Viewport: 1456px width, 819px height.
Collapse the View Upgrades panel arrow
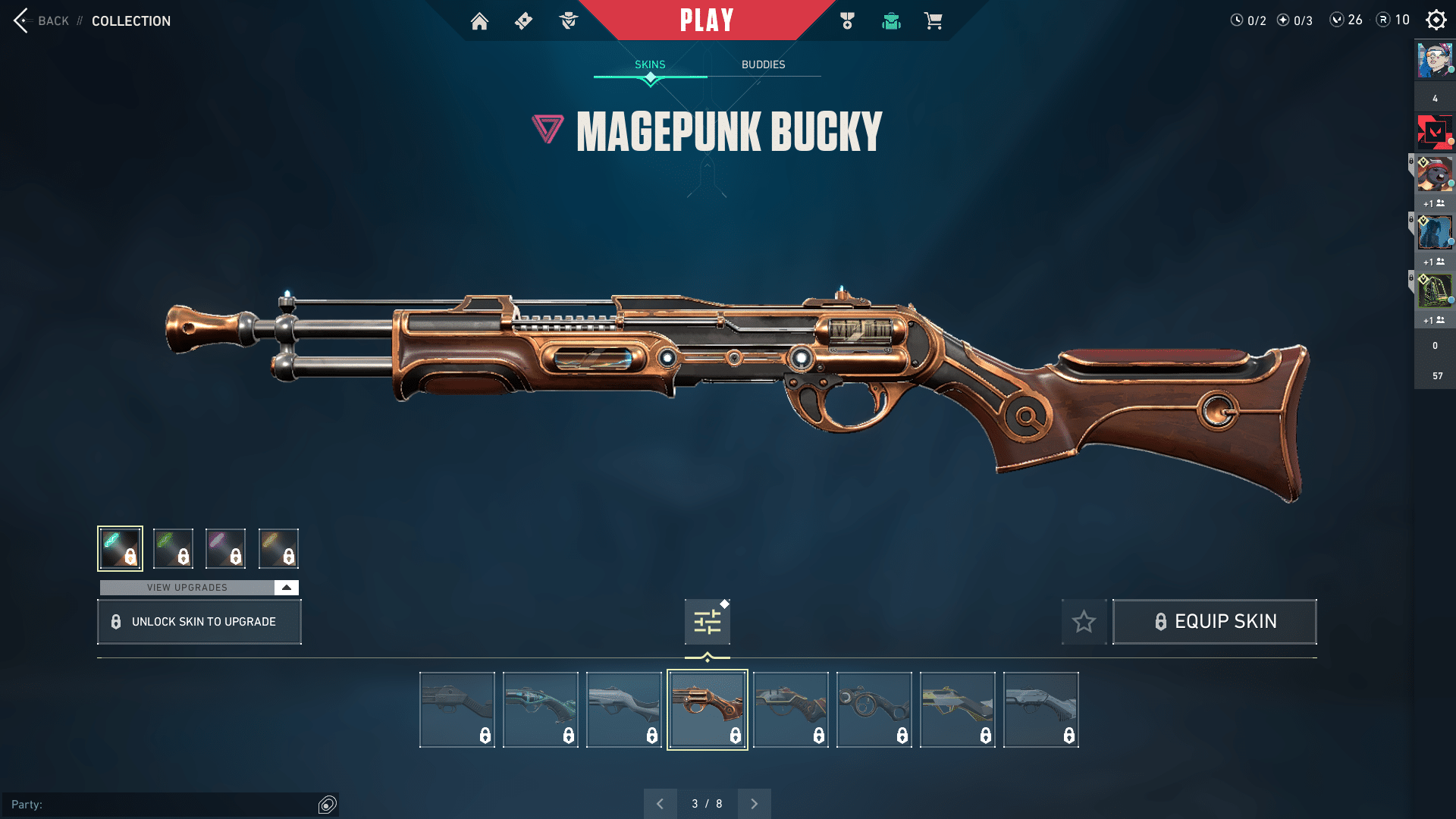[285, 587]
